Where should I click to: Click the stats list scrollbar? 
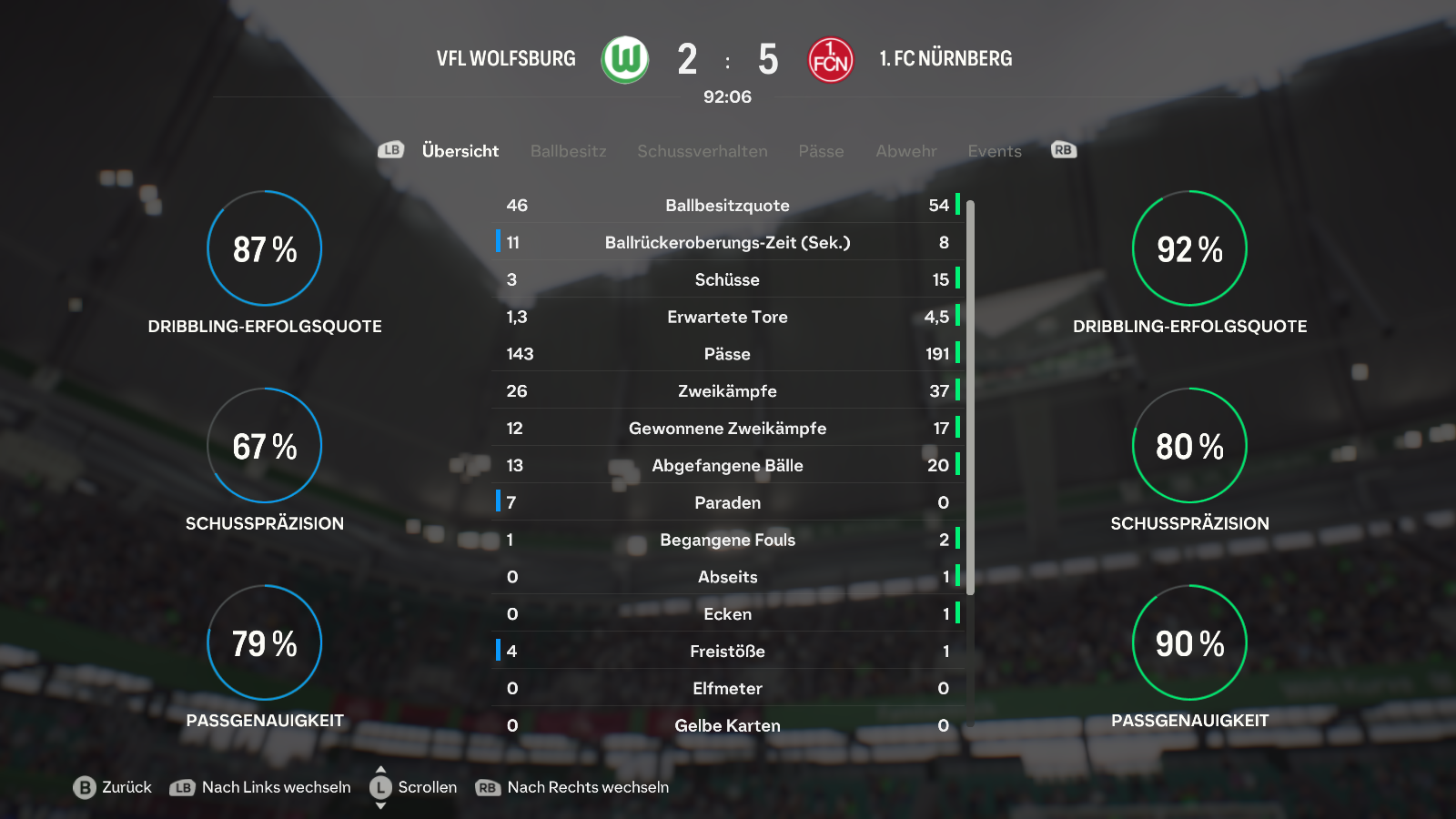tap(970, 397)
